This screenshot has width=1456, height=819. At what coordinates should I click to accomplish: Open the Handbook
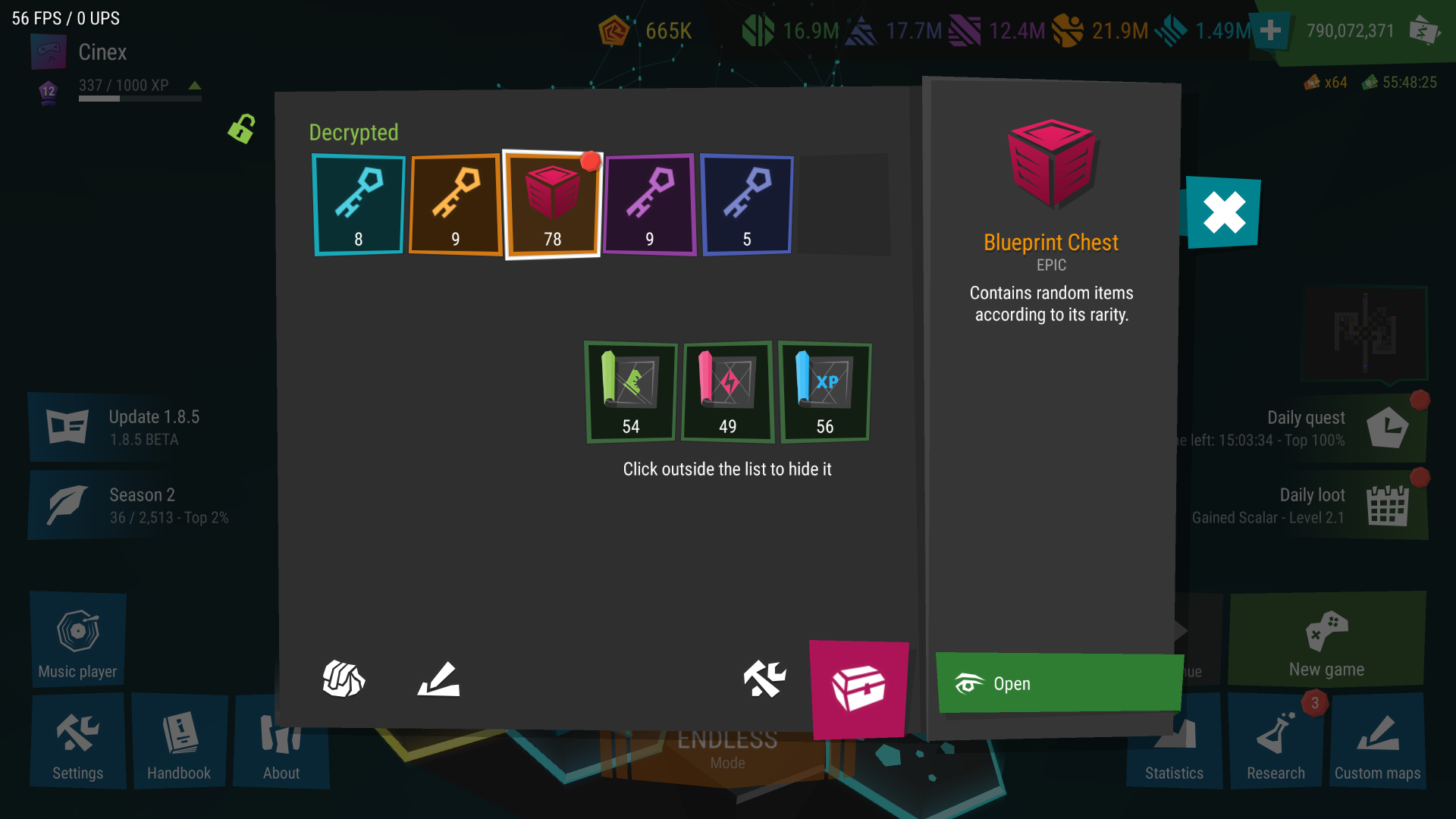179,743
